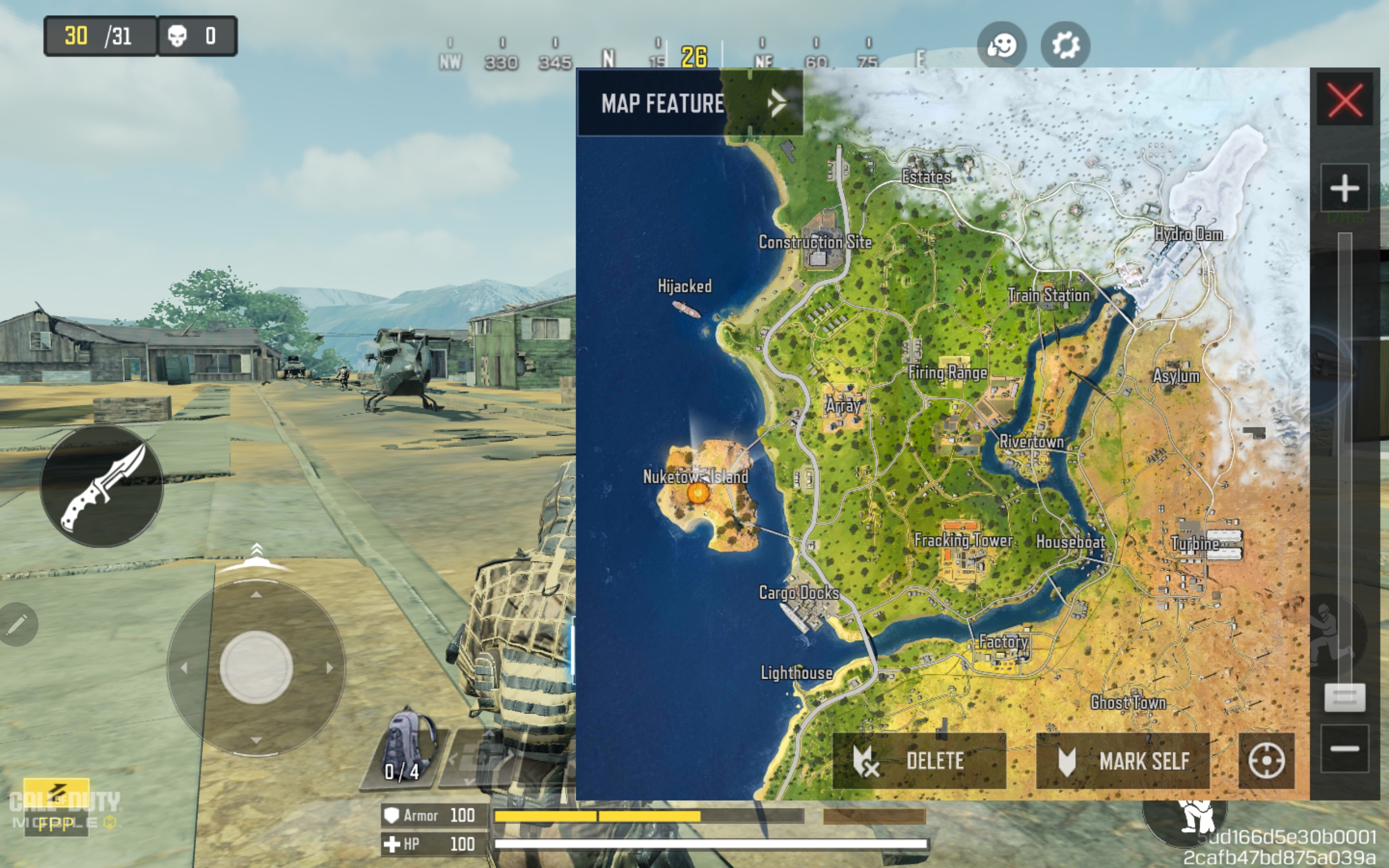Tap the movement joystick center knob
The image size is (1389, 868).
[x=256, y=667]
